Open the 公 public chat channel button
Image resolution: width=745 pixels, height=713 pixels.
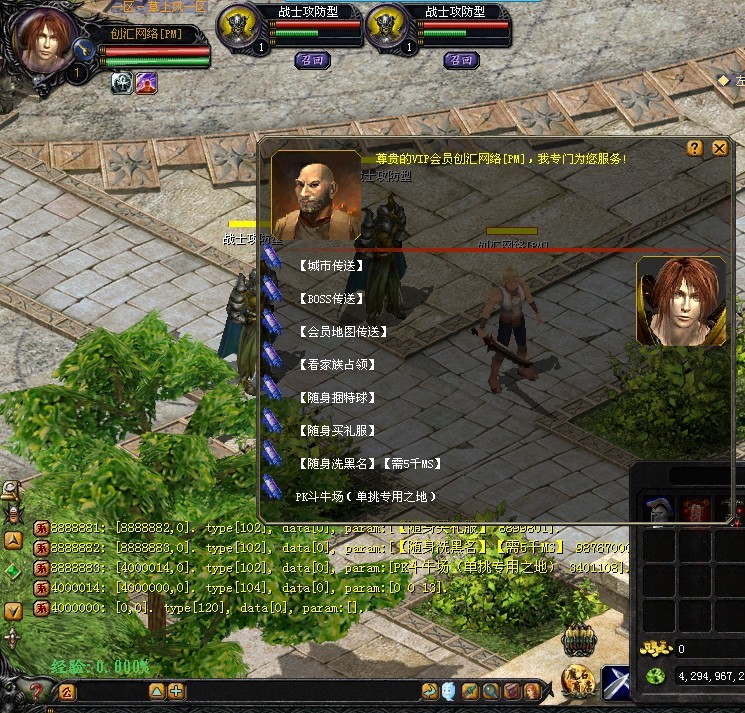tap(68, 691)
